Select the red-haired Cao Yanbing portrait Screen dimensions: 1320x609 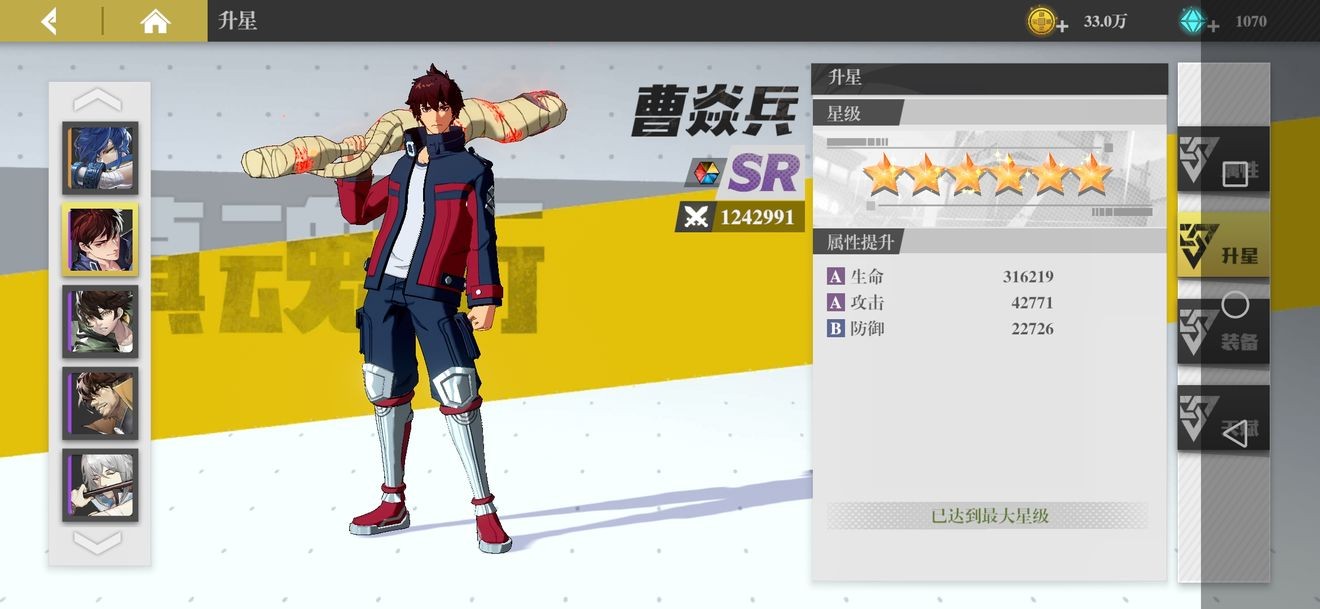point(100,240)
